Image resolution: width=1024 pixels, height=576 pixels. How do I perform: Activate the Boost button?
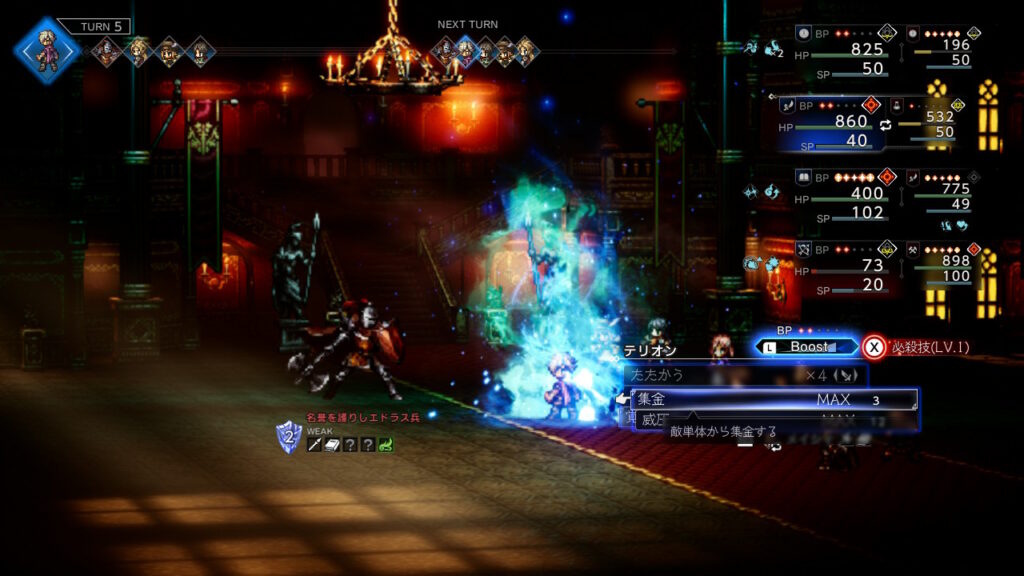[808, 347]
